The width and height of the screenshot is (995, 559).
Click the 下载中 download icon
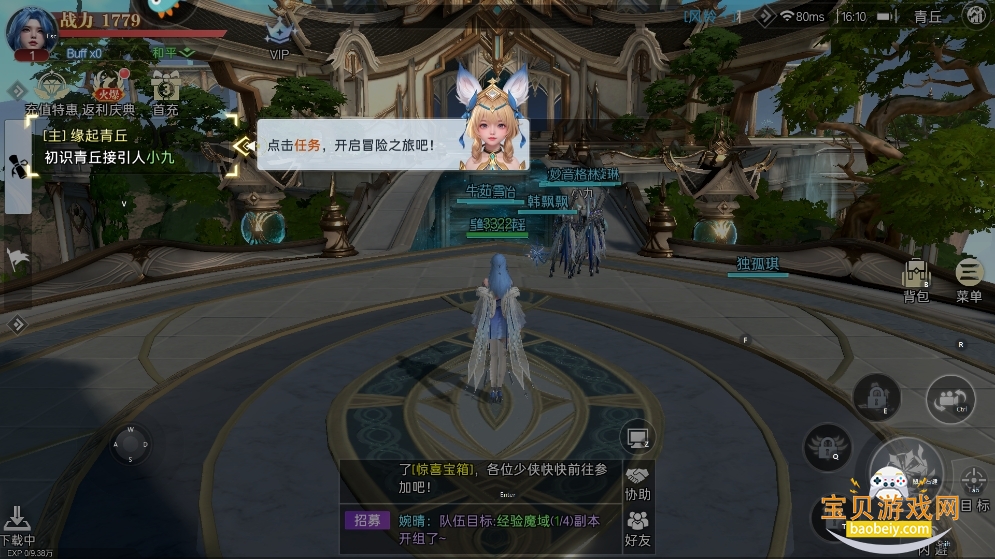click(x=18, y=524)
